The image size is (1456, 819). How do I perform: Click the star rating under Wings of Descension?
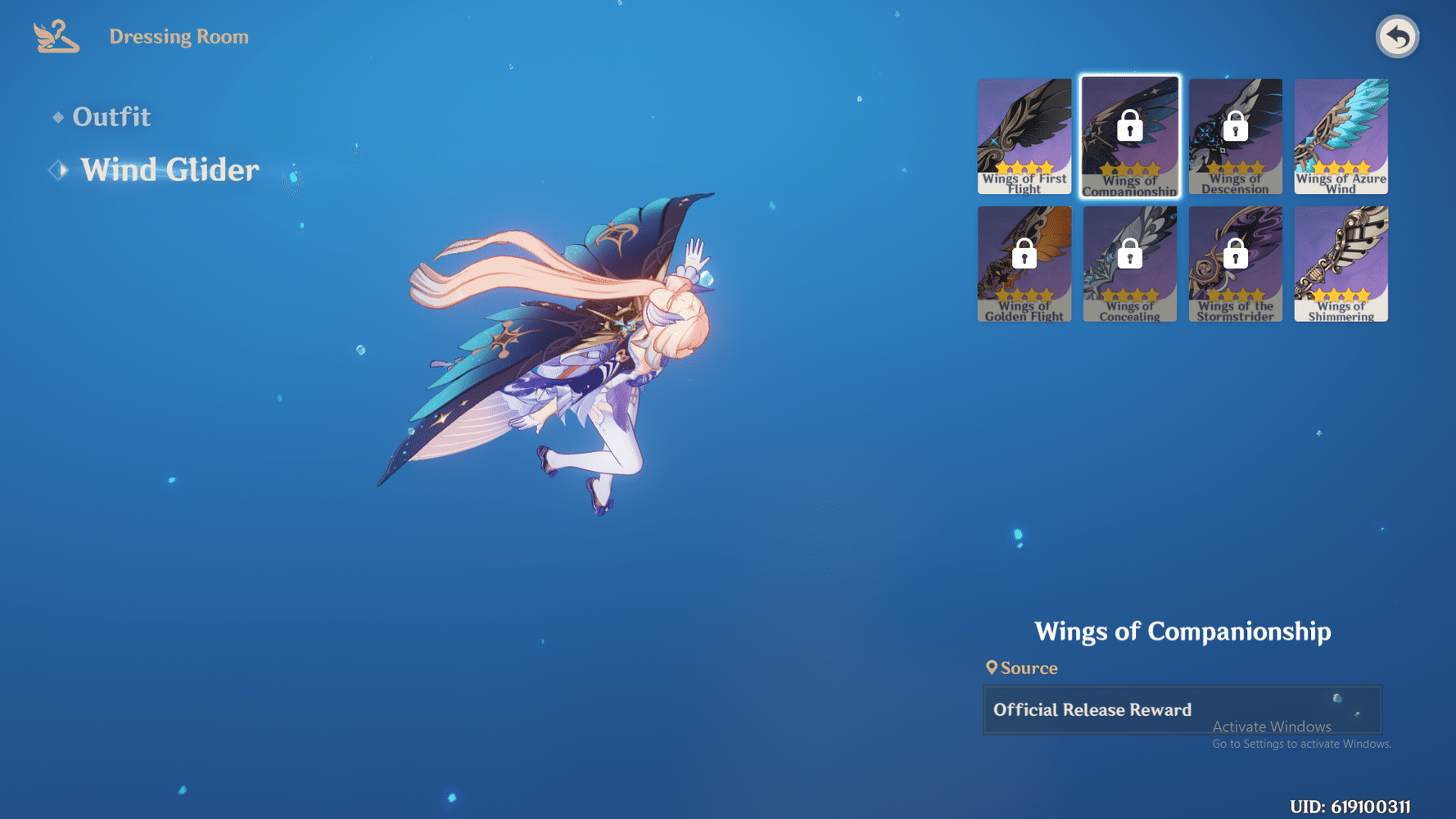1235,166
